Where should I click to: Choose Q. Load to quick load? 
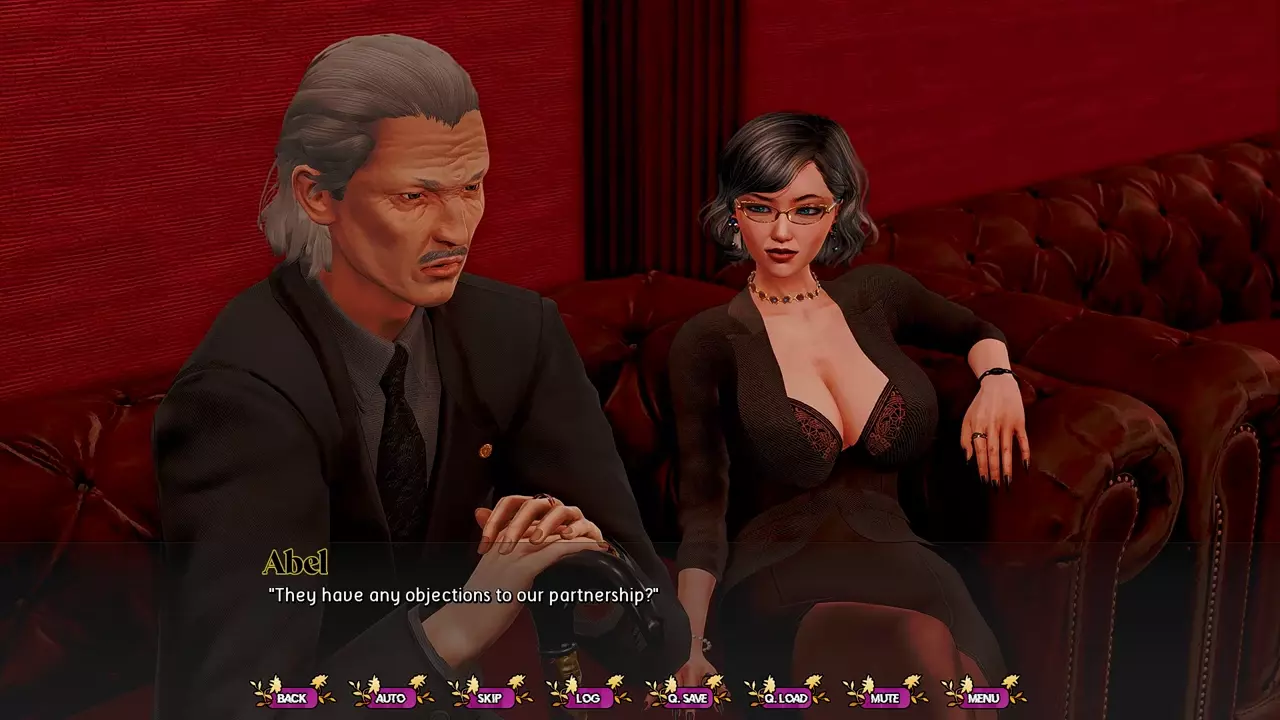tap(785, 697)
